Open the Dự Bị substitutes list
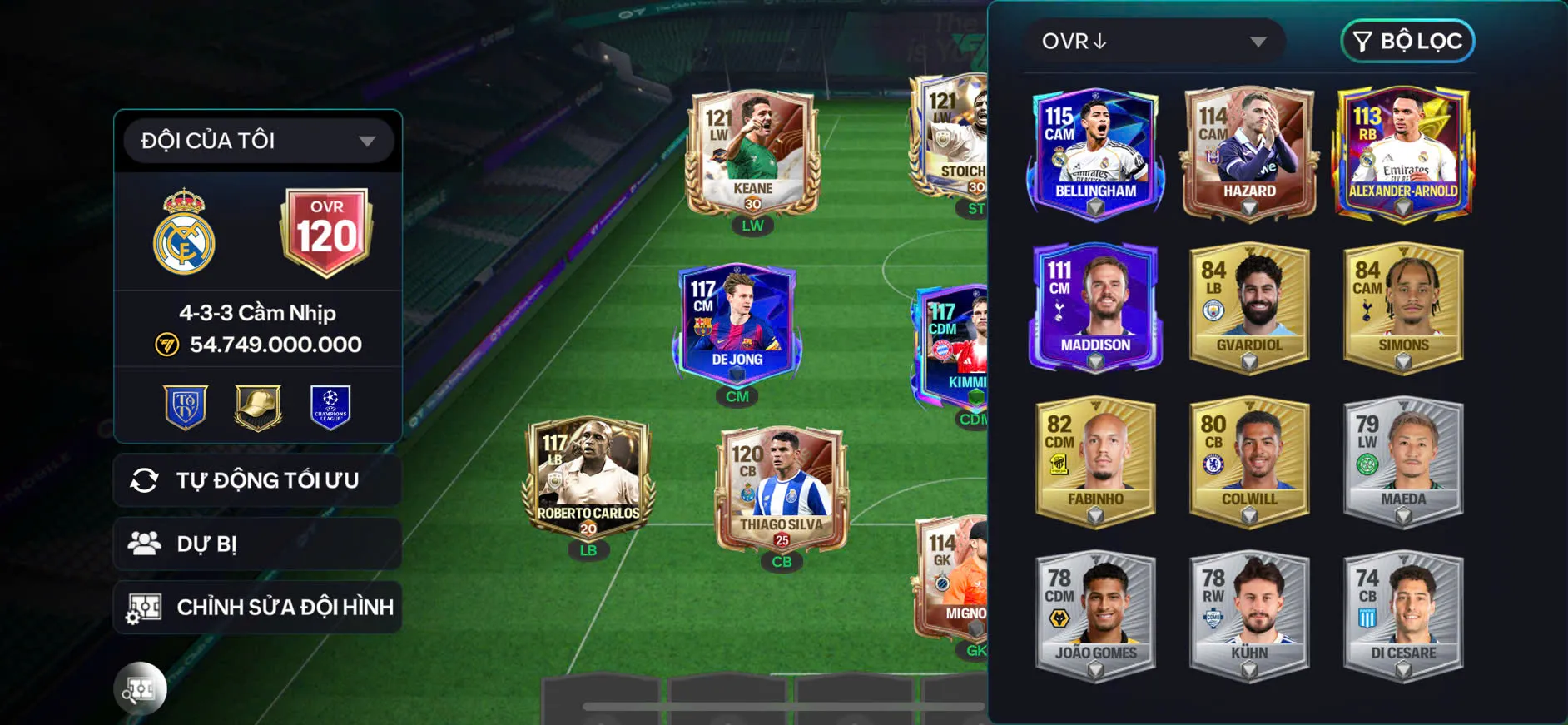The image size is (1568, 725). 258,544
